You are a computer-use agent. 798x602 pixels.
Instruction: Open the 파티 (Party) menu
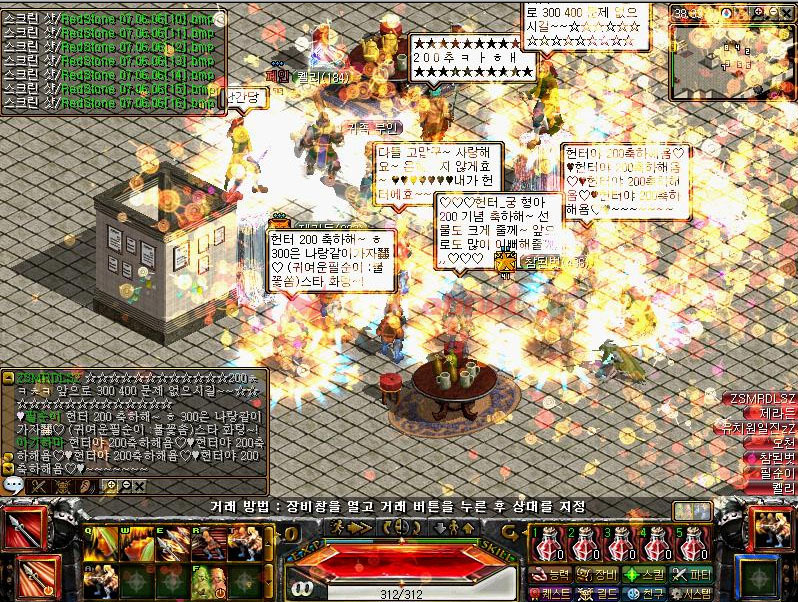coord(692,575)
